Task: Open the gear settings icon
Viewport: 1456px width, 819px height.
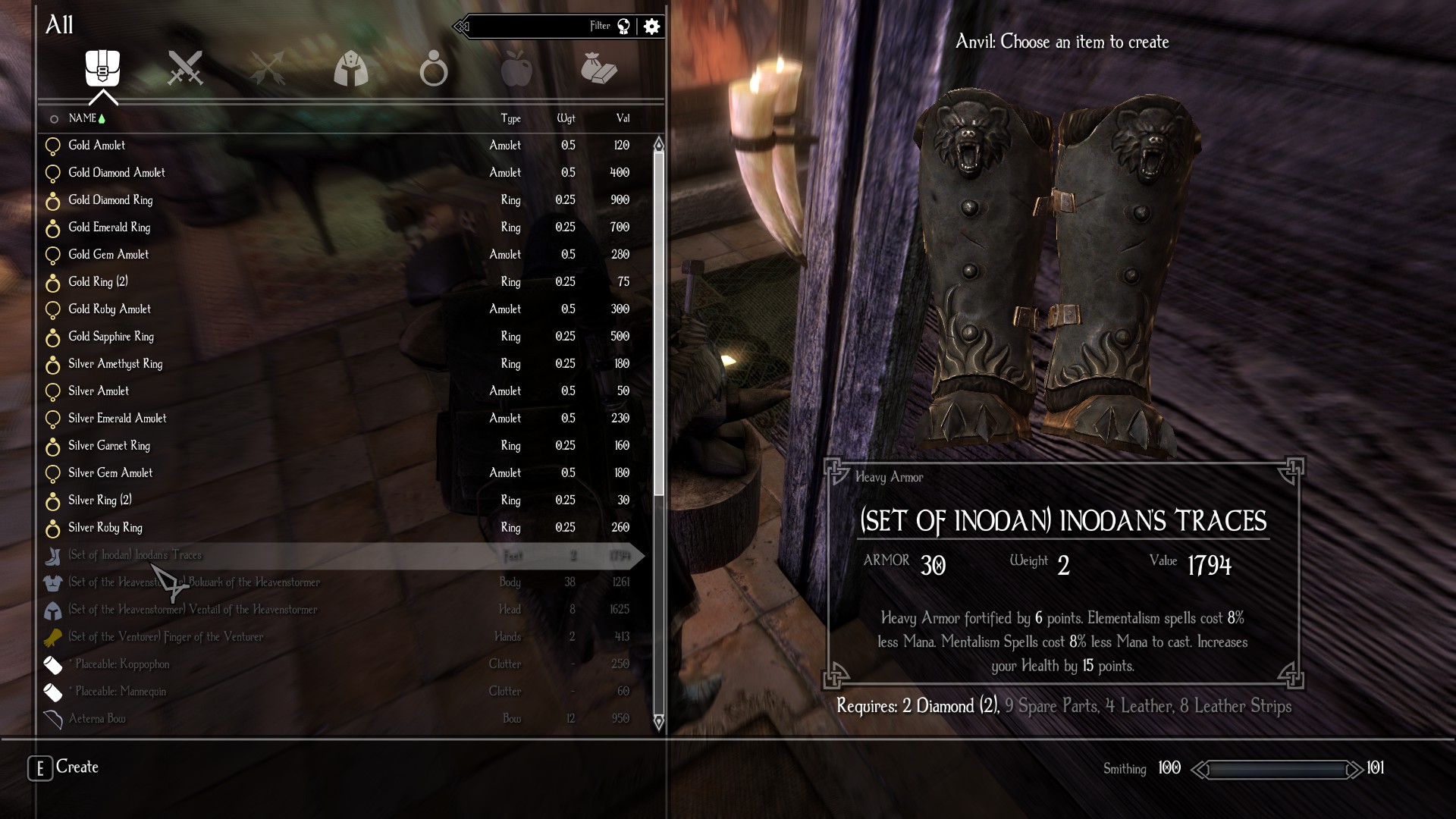Action: click(651, 27)
